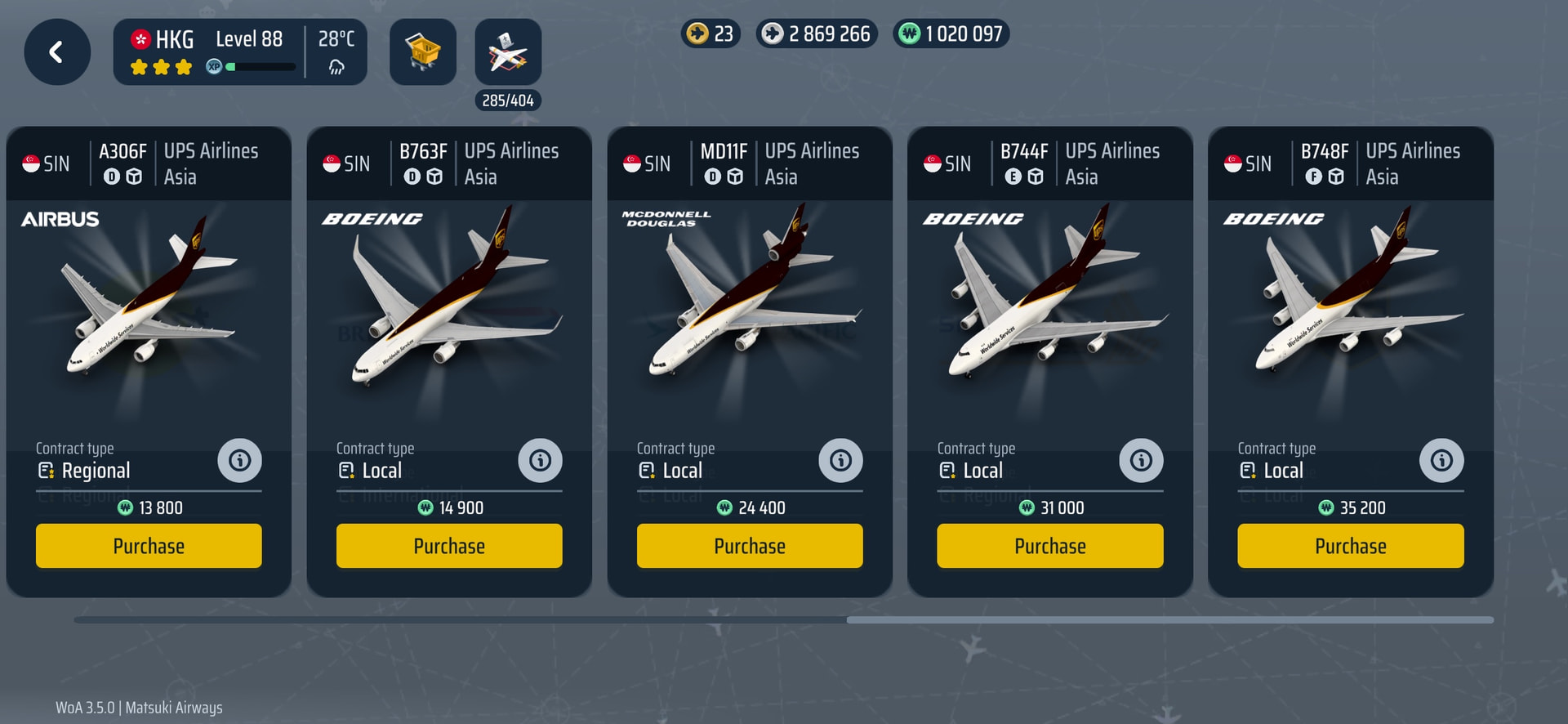
Task: Show info for the A306F contract
Action: pos(239,461)
